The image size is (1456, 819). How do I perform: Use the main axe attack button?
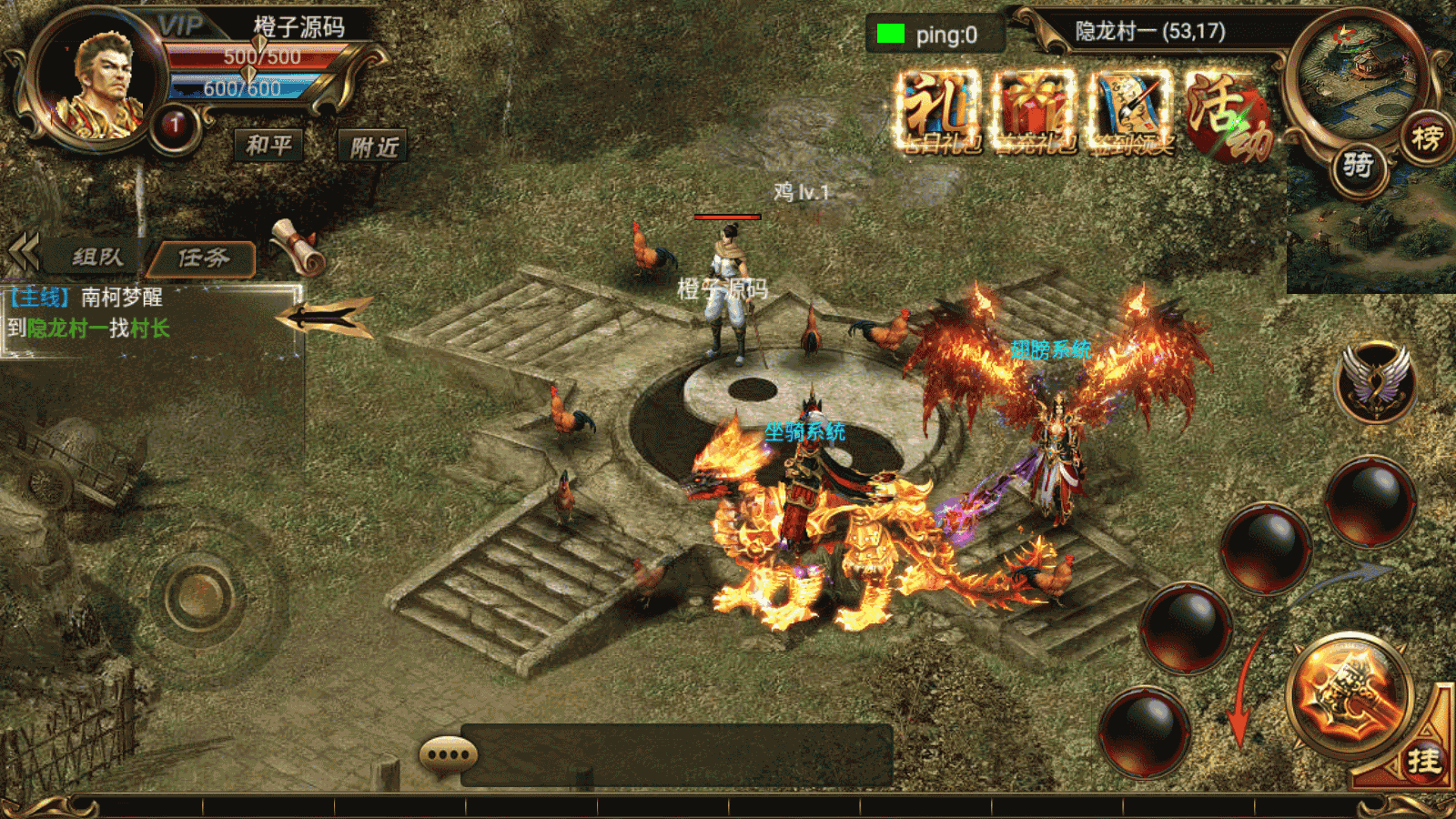(x=1350, y=694)
